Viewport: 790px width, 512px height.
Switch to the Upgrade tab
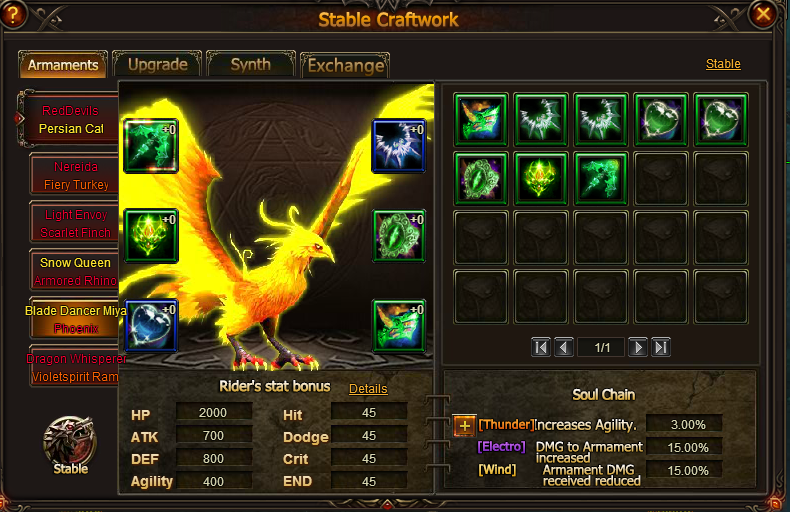[x=157, y=65]
